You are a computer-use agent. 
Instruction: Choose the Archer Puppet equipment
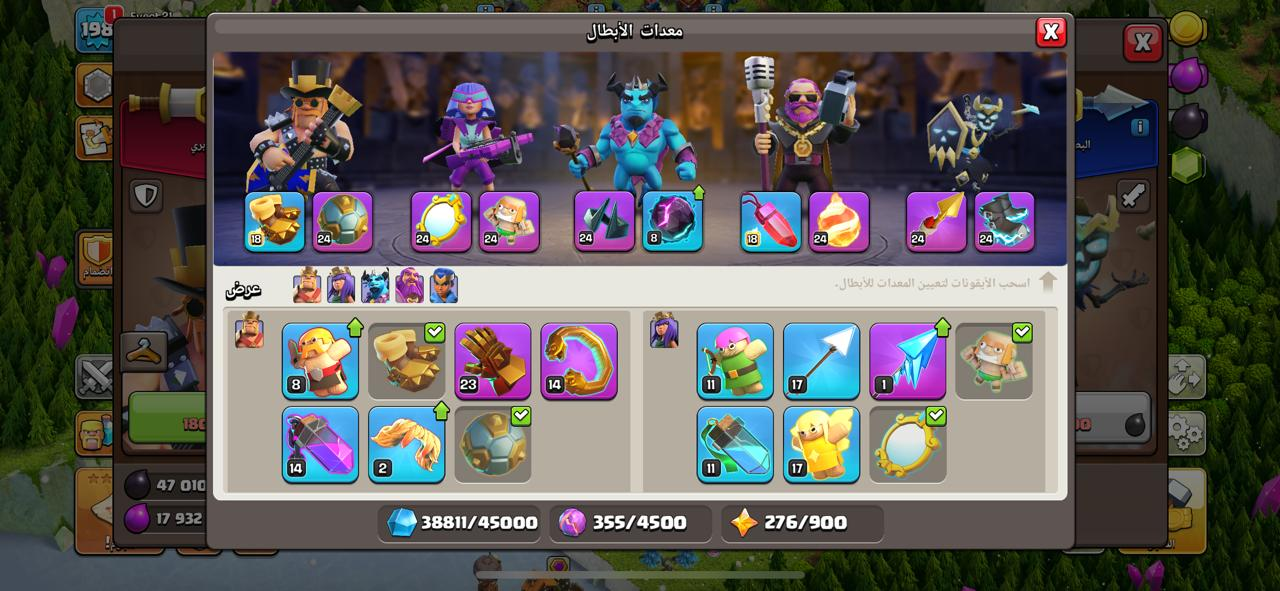(x=735, y=361)
